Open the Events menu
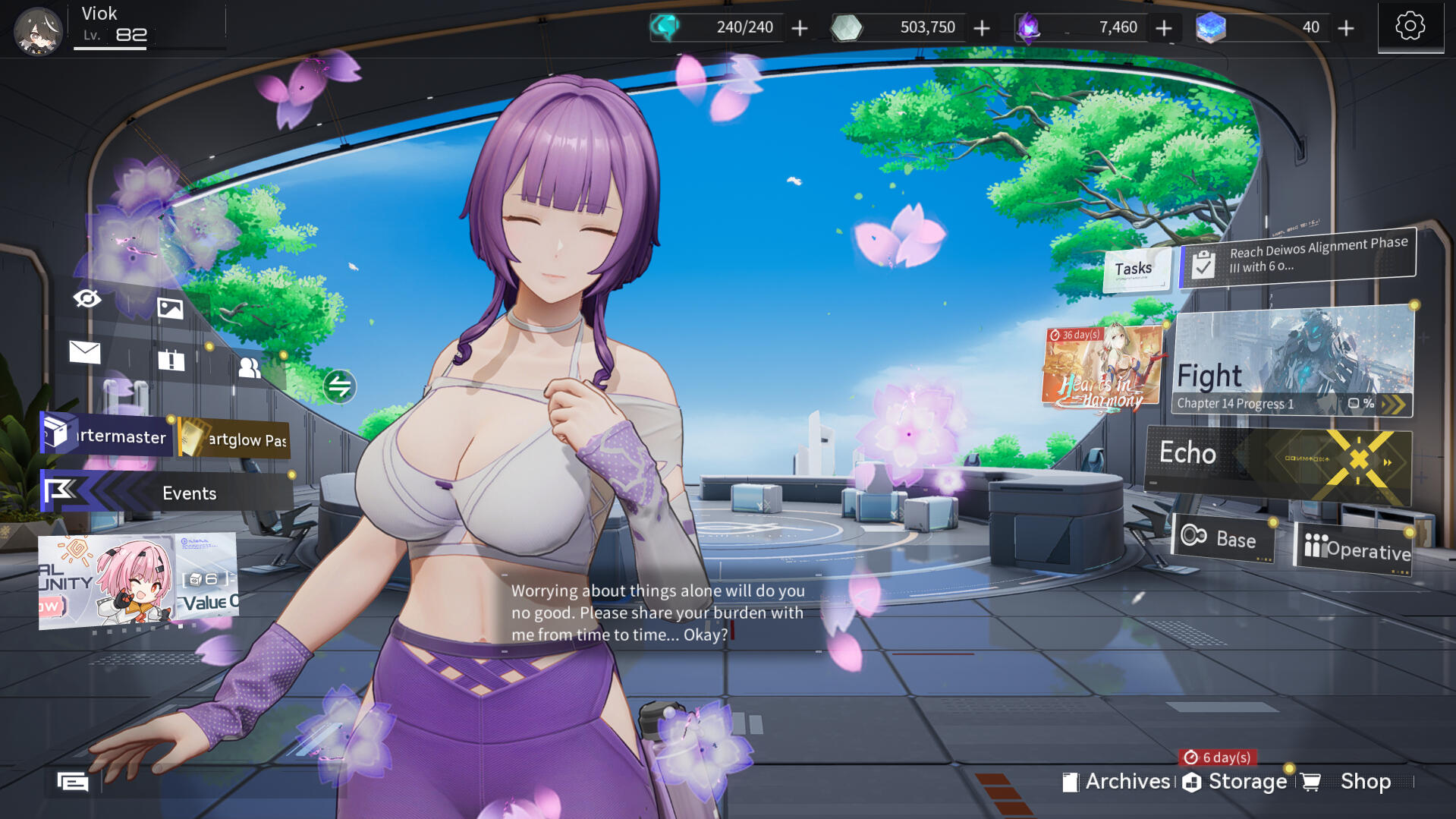The image size is (1456, 819). click(x=167, y=493)
